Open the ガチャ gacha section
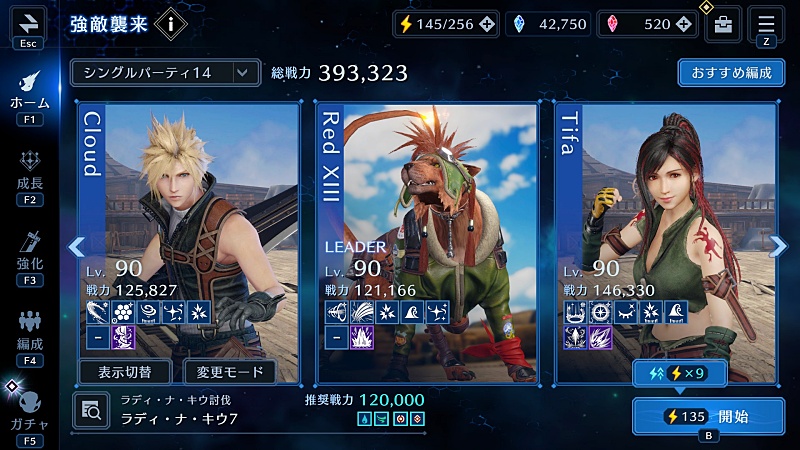800x450 pixels. pyautogui.click(x=29, y=411)
